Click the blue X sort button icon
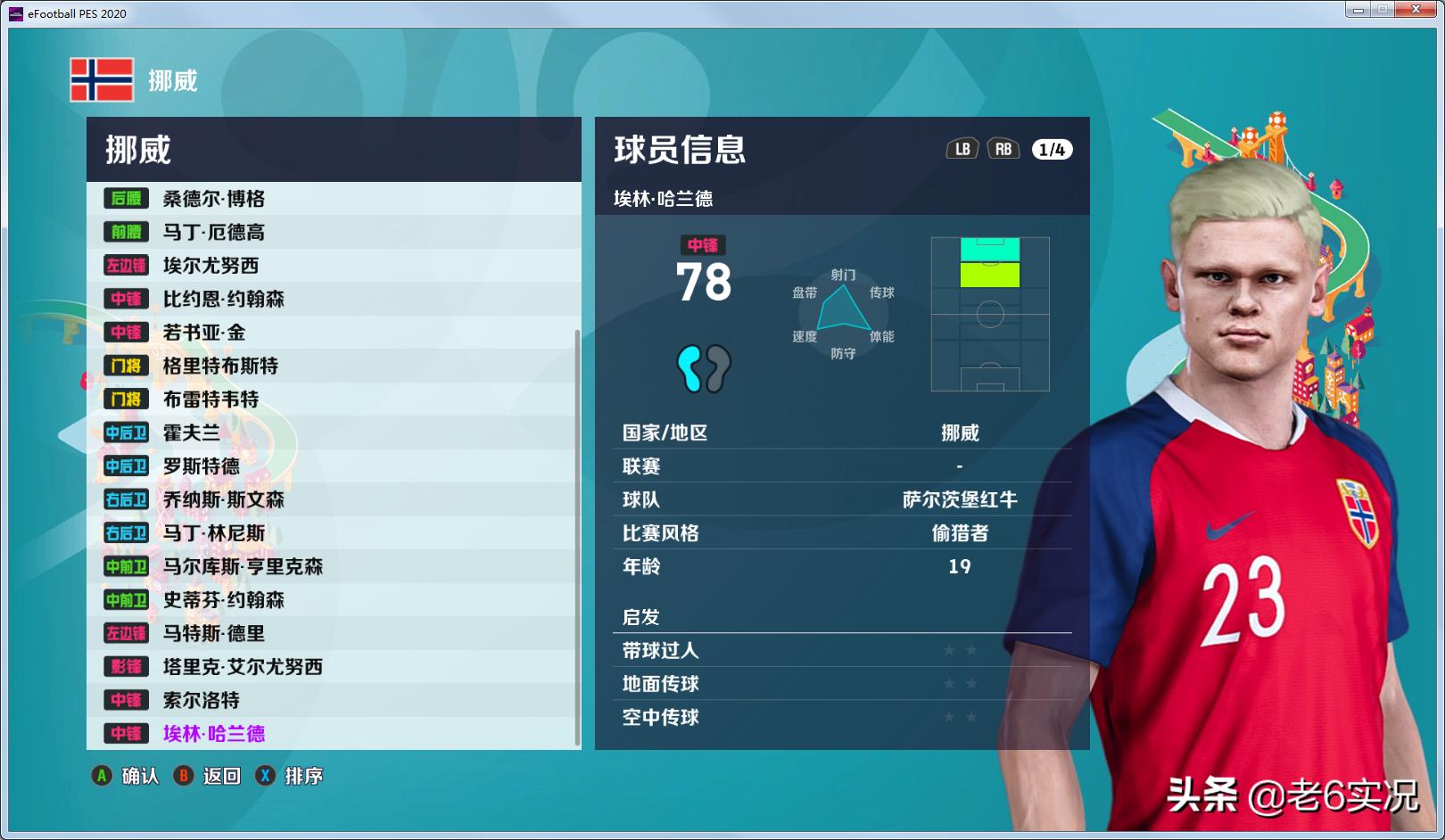1445x840 pixels. click(x=264, y=776)
